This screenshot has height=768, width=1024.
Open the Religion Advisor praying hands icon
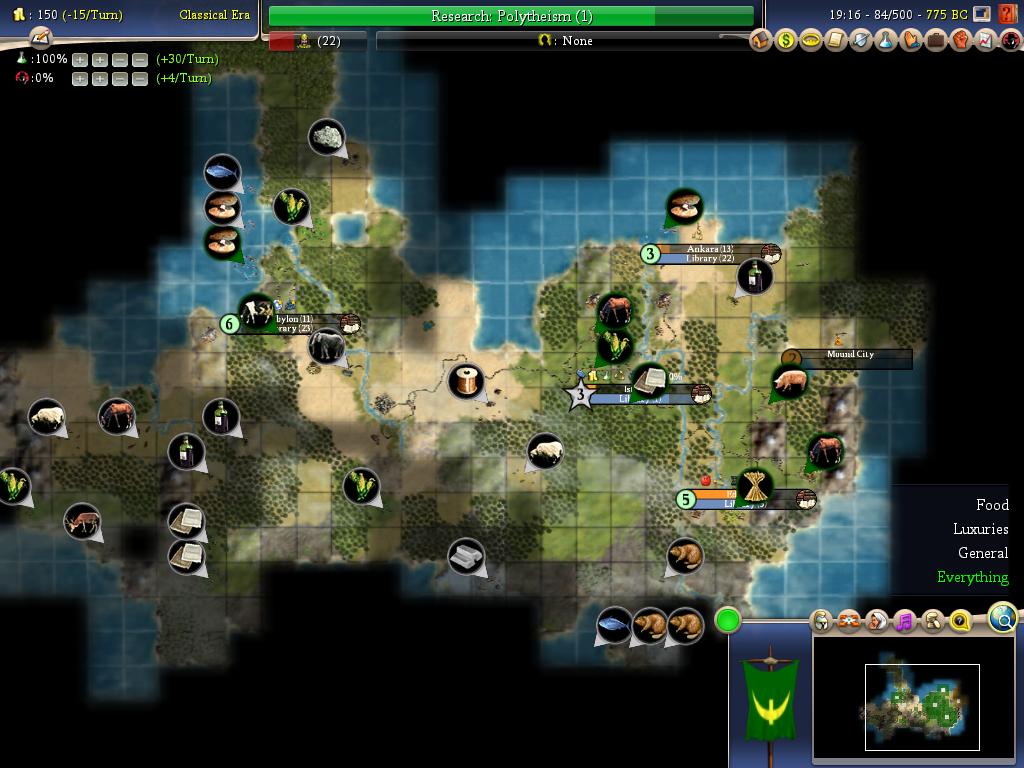pos(911,41)
